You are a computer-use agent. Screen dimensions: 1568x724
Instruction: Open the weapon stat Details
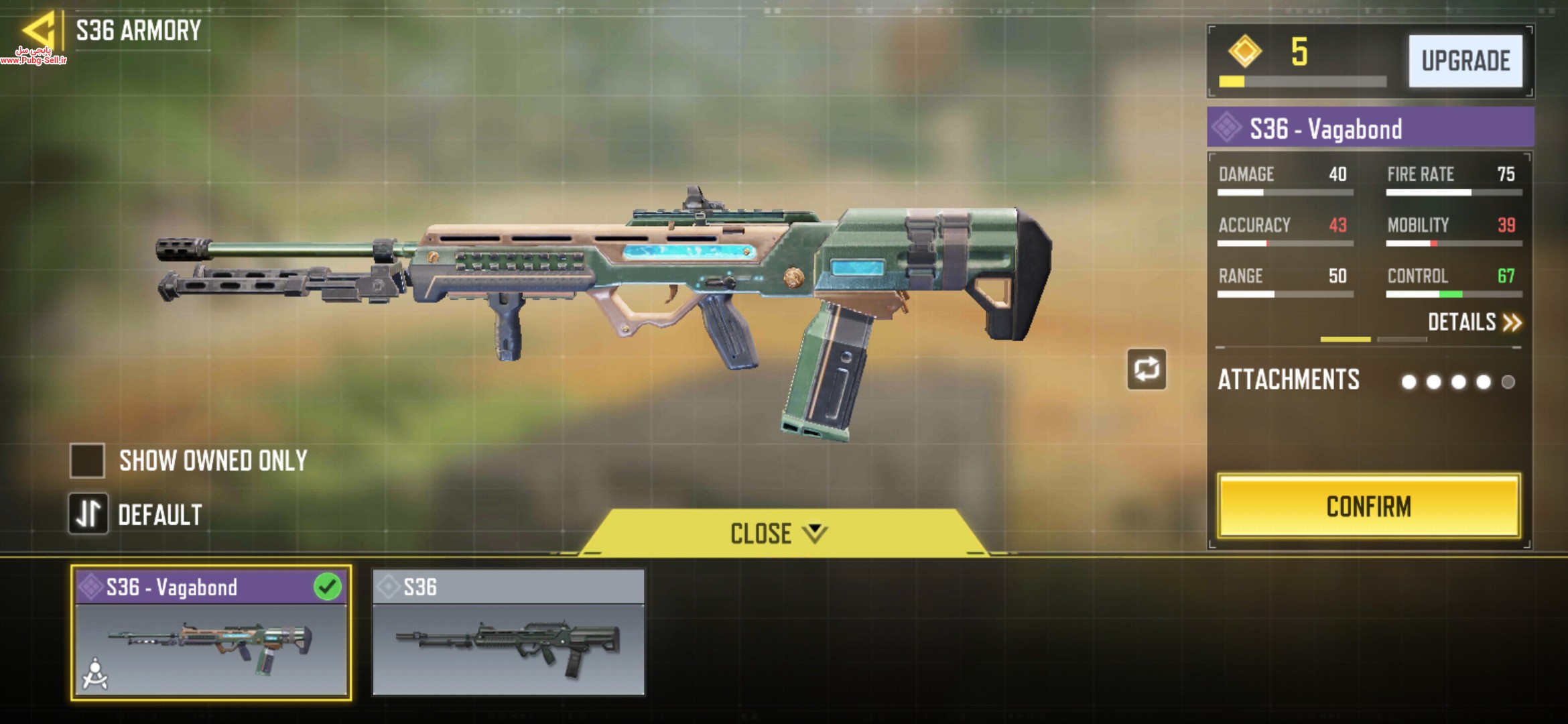pyautogui.click(x=1474, y=322)
